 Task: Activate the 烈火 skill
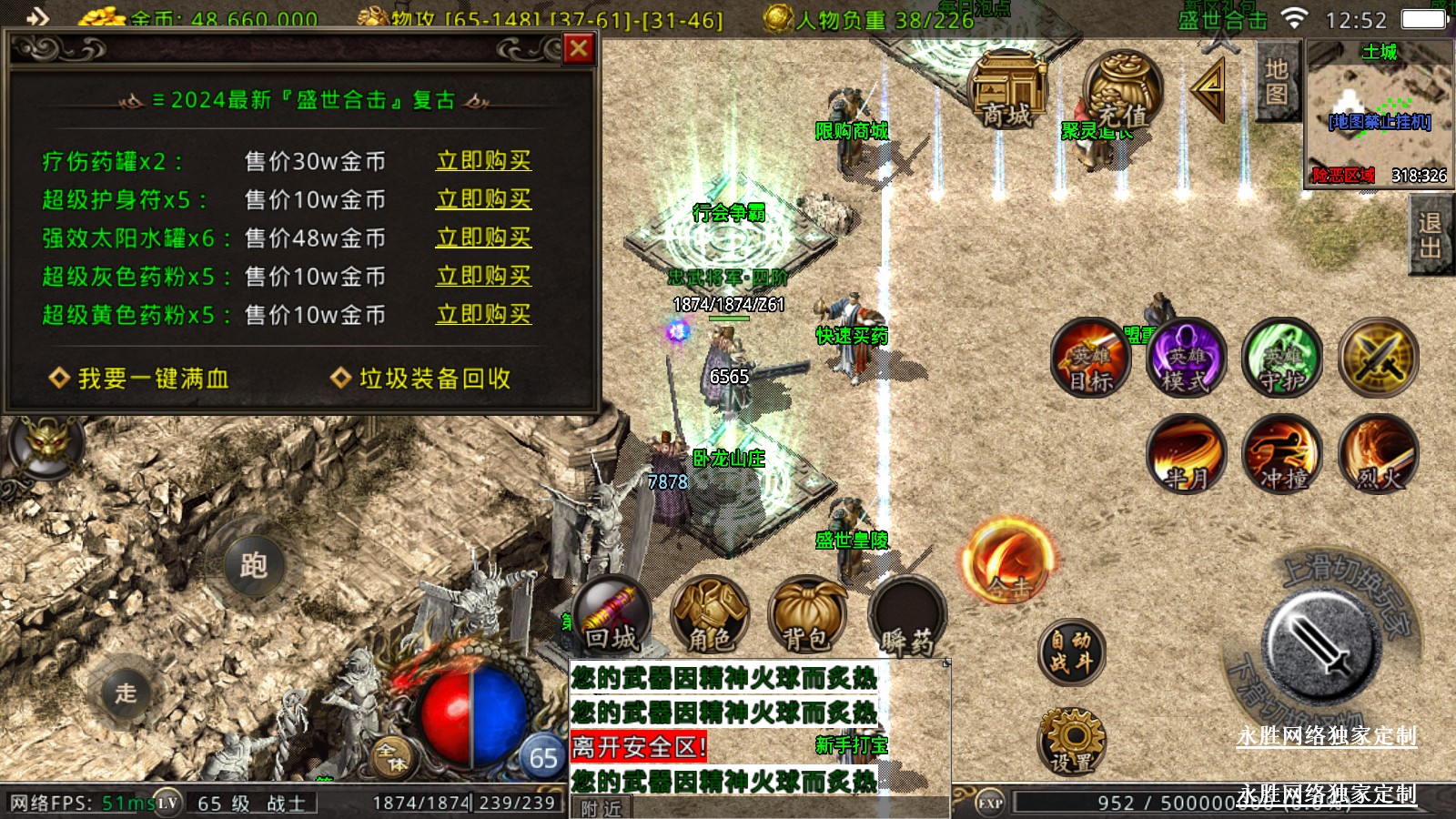[x=1379, y=453]
